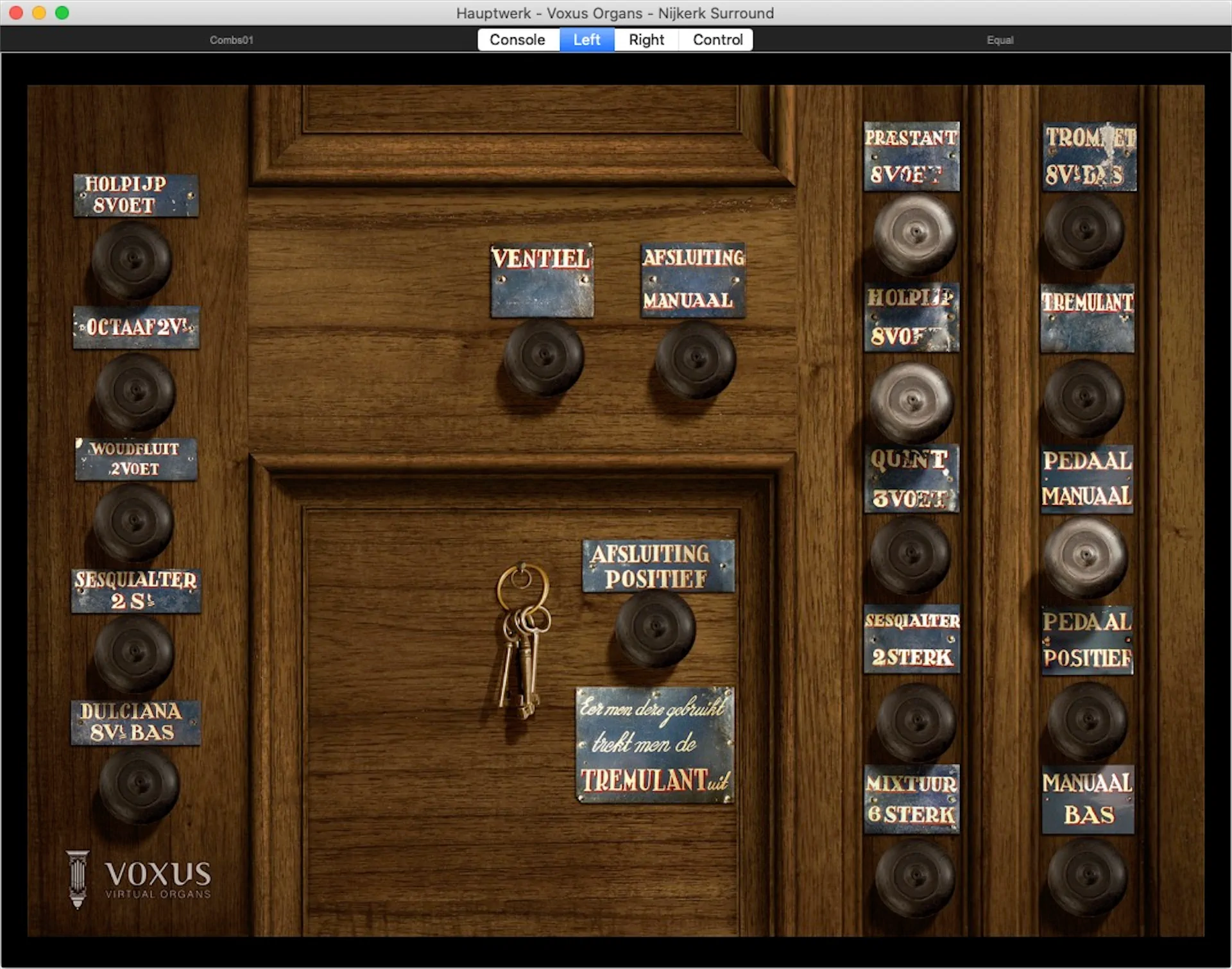
Task: Toggle the Afsluiting Positief stop knob
Action: click(x=656, y=628)
